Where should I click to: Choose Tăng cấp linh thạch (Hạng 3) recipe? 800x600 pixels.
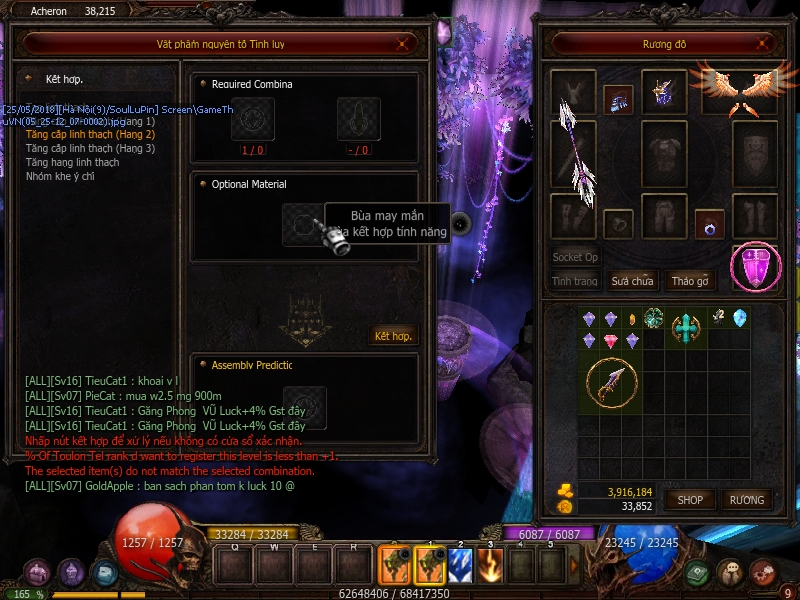90,148
